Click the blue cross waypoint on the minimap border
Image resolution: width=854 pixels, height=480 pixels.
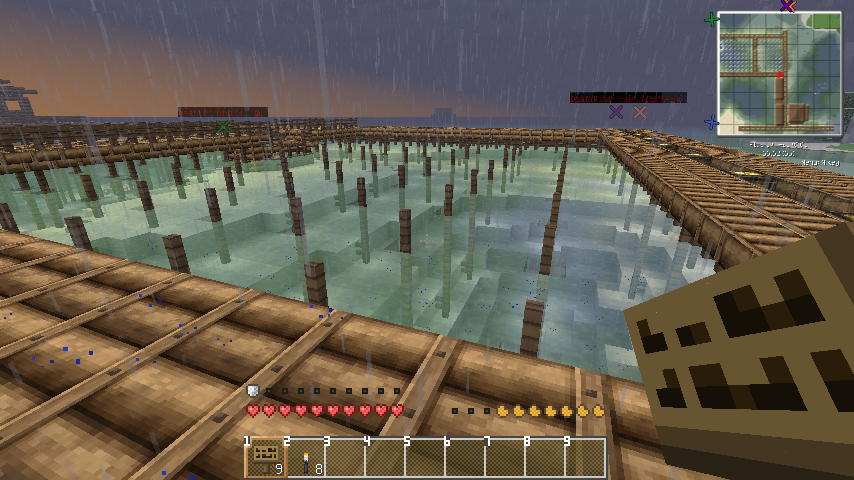(x=711, y=123)
